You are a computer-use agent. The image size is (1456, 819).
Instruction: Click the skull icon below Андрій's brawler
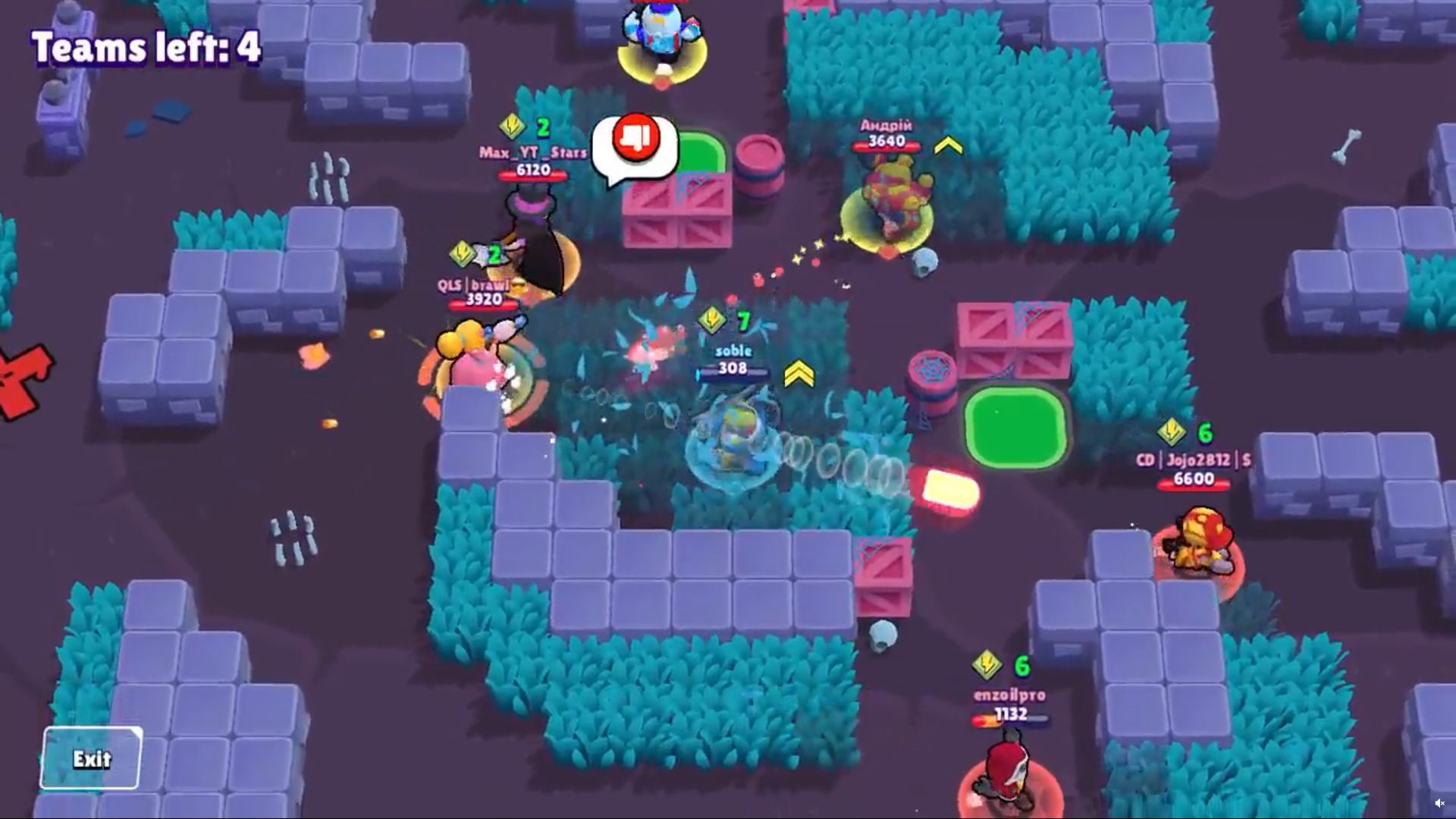(x=924, y=263)
